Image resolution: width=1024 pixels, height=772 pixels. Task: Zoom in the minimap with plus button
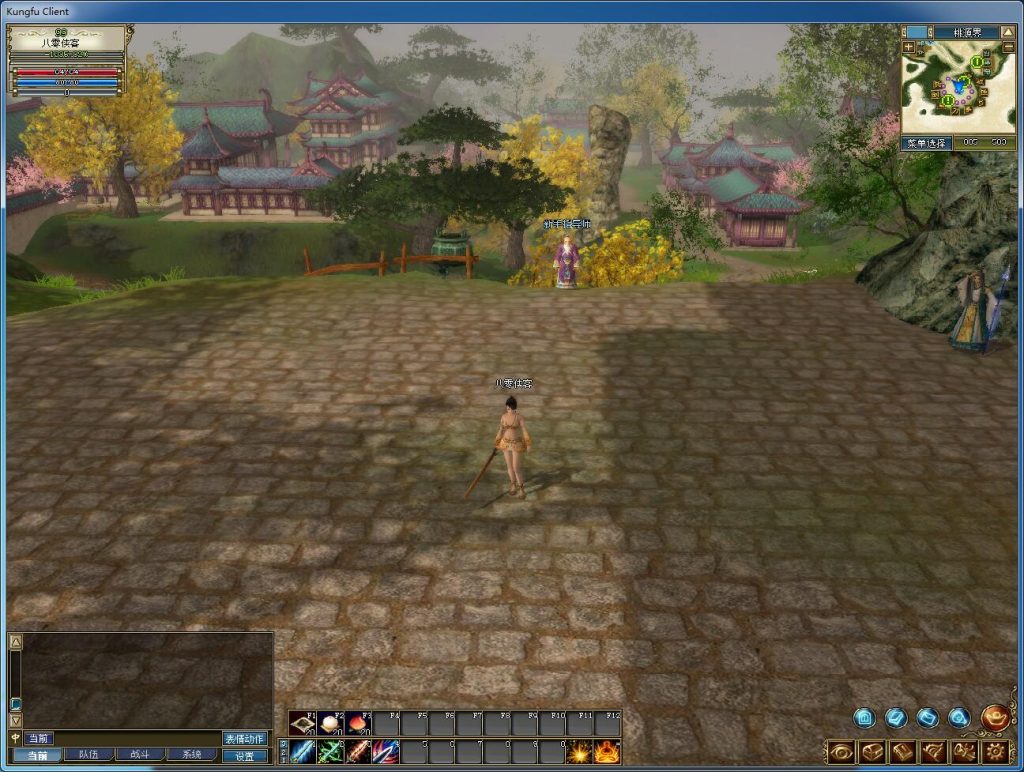click(x=908, y=47)
